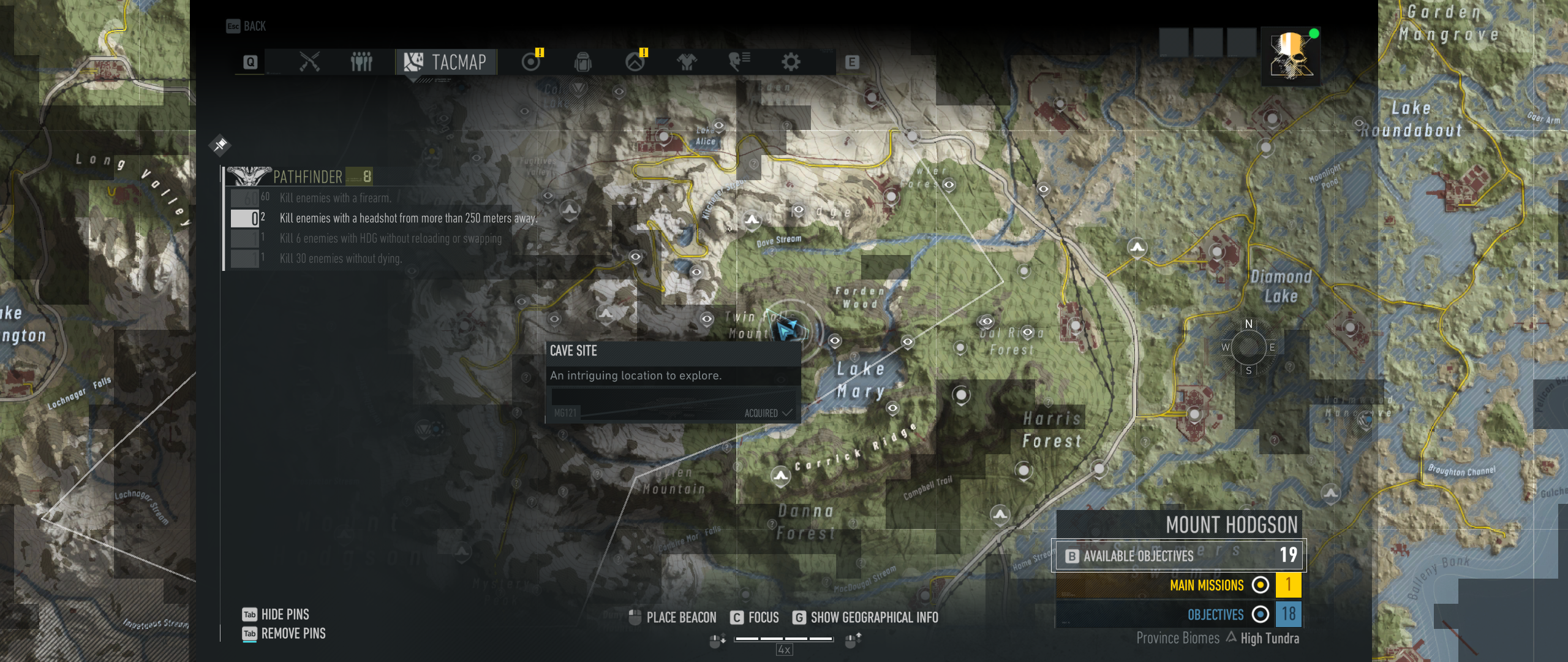Select the Kill 30 enemies without dying challenge
Screen dimensions: 1568x662
(x=341, y=259)
